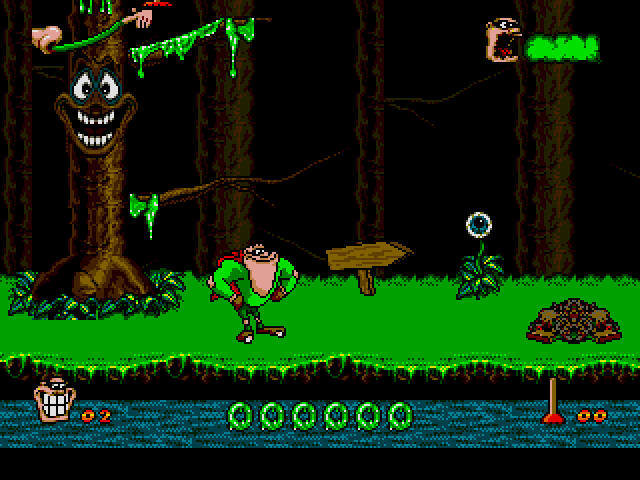This screenshot has height=480, width=640.
Task: Click the grinning face lives icon
Action: point(53,403)
